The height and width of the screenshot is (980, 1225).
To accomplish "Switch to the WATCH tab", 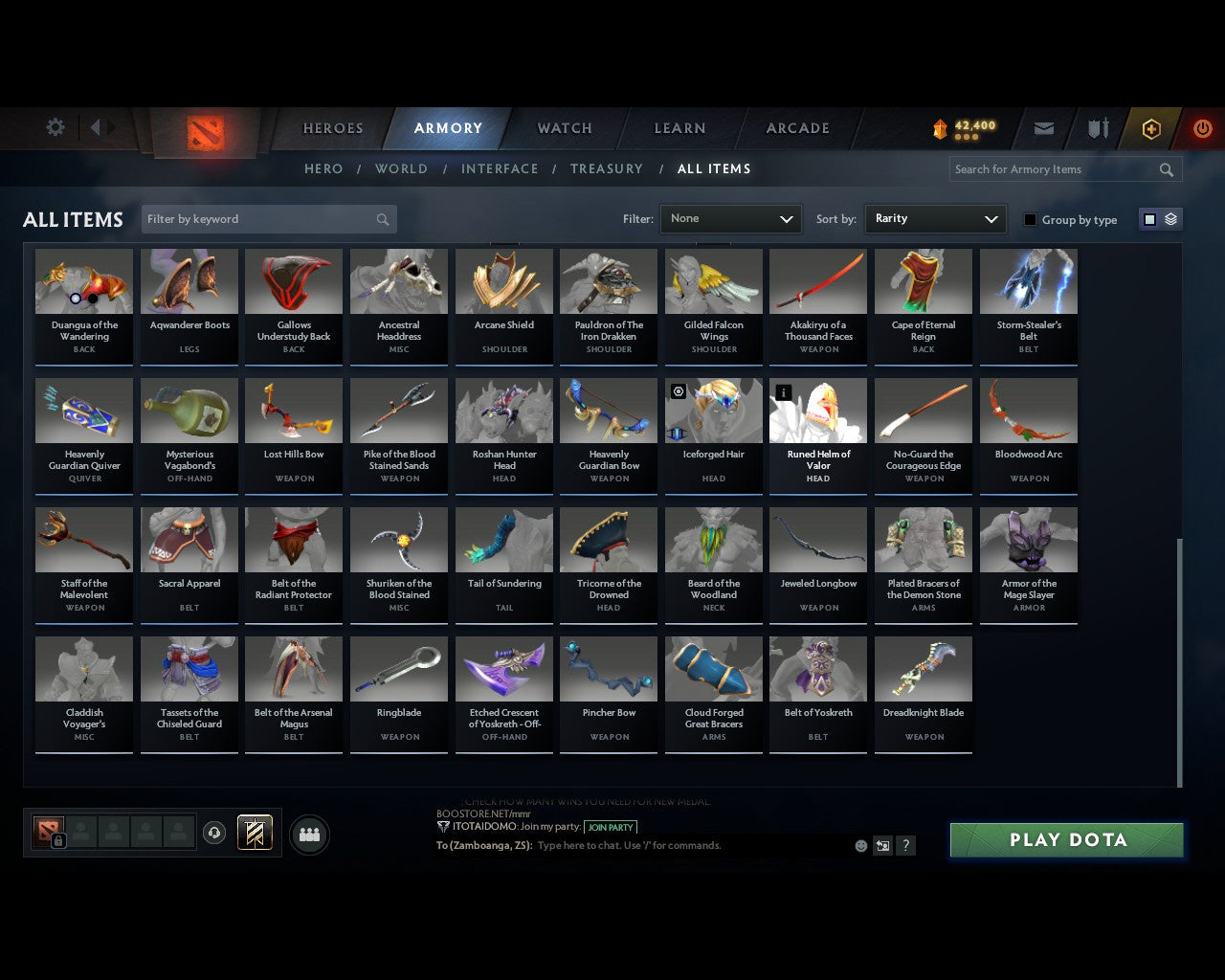I will [x=564, y=128].
